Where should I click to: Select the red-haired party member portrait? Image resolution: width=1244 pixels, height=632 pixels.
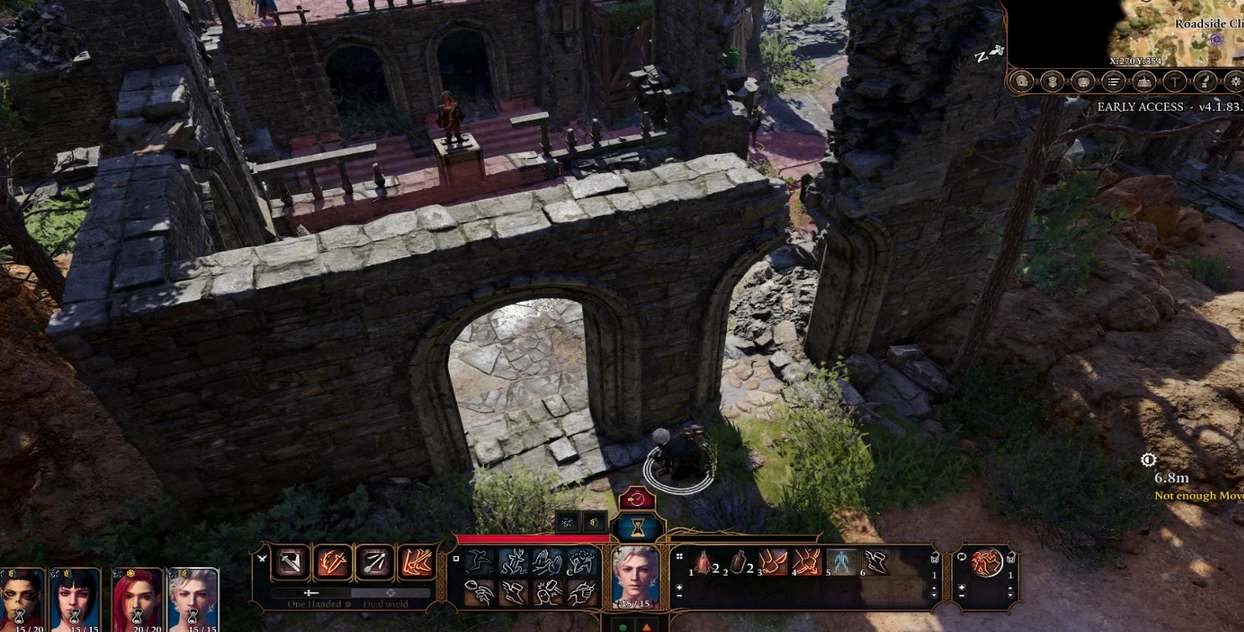click(137, 598)
